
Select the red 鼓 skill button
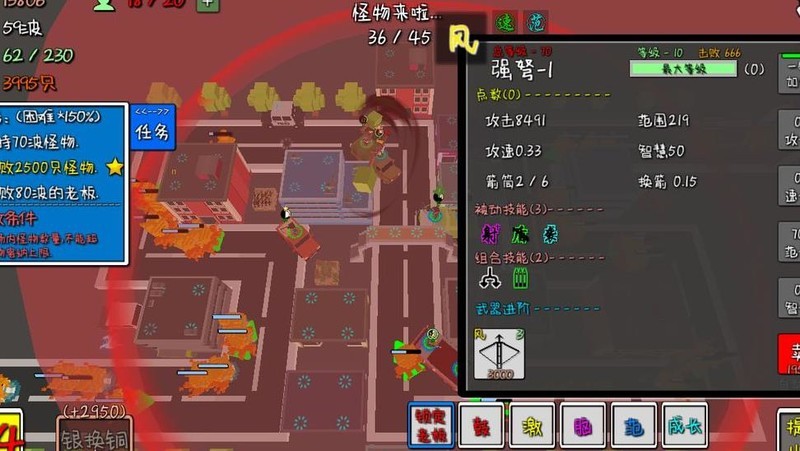pyautogui.click(x=481, y=427)
